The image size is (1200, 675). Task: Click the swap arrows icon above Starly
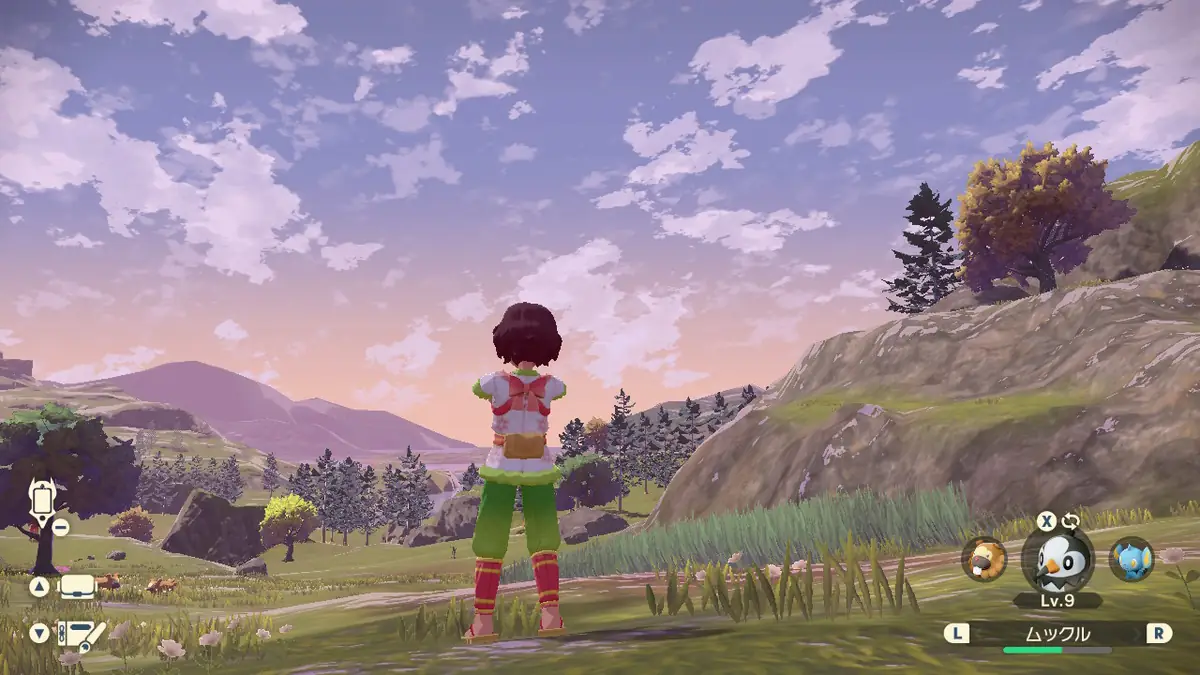click(x=1071, y=521)
